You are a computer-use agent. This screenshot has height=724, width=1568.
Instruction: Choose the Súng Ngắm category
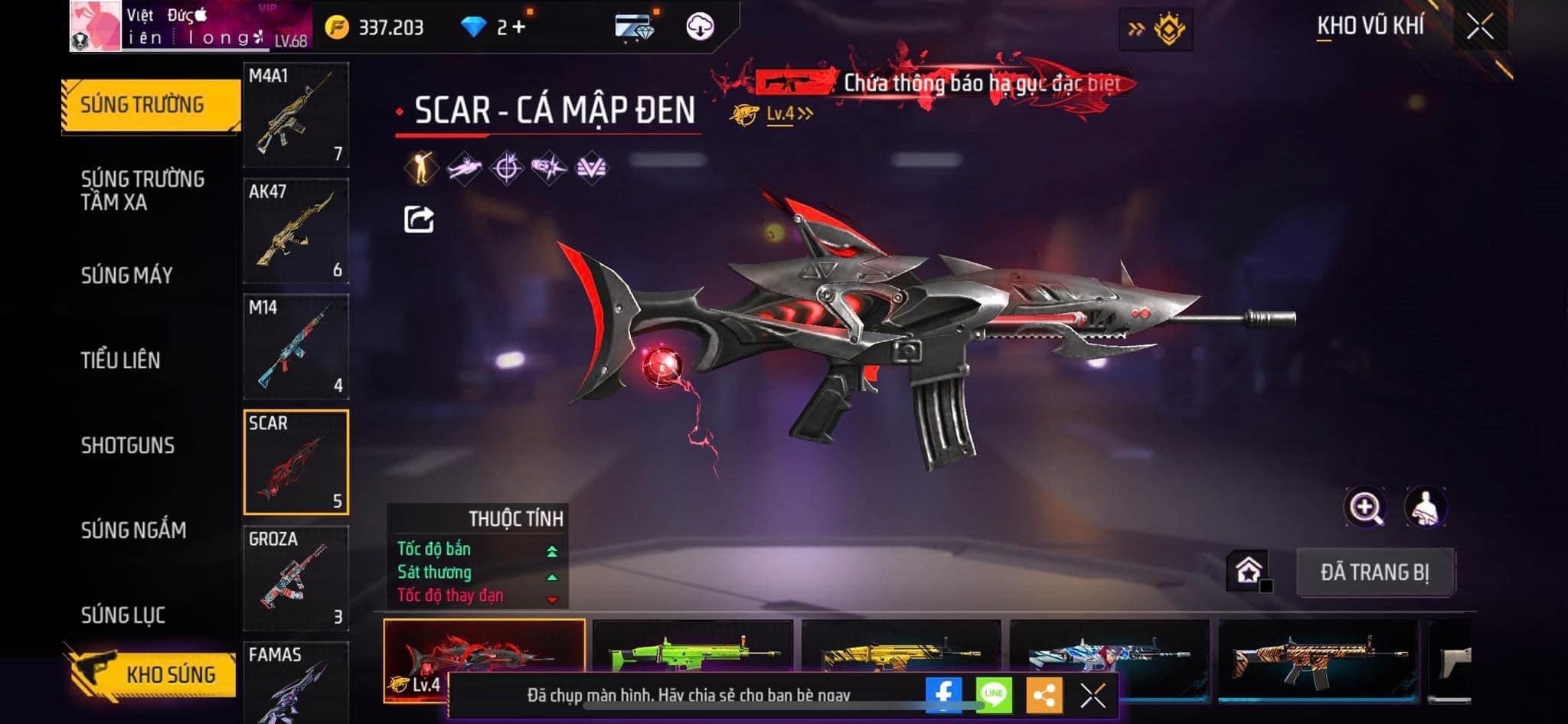click(x=134, y=530)
